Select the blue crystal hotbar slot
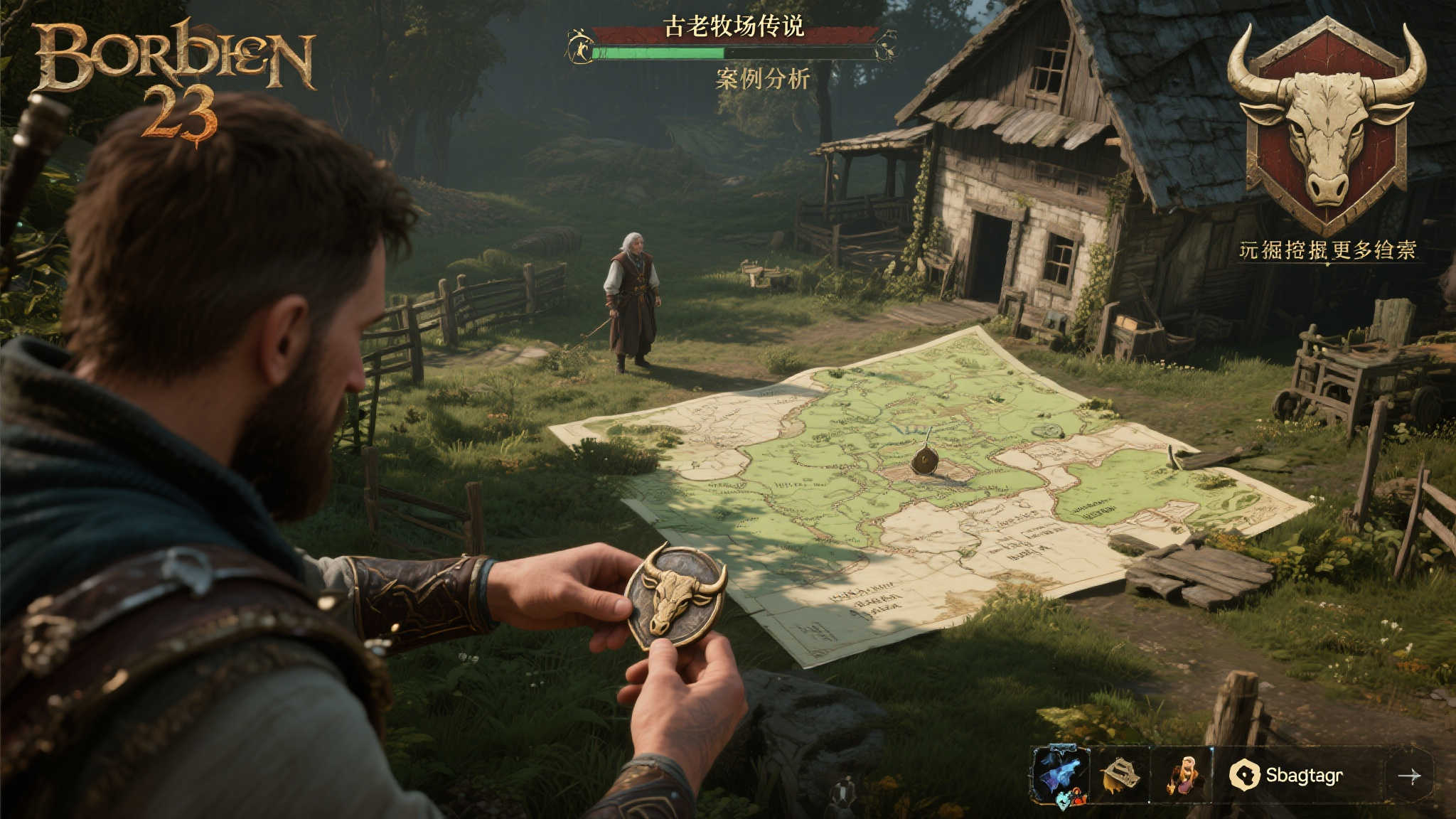 [x=1059, y=775]
